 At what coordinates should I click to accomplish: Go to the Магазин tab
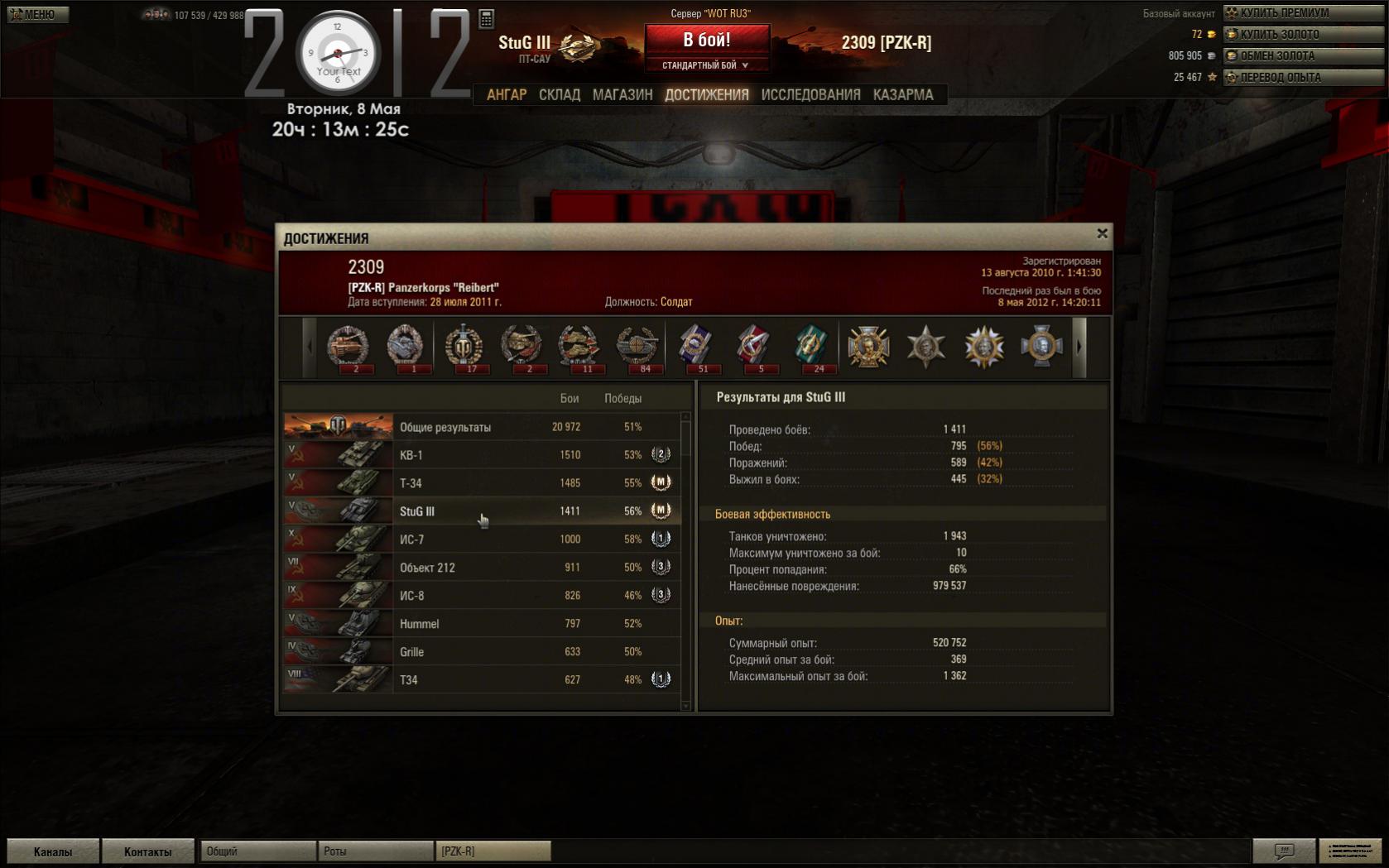pyautogui.click(x=622, y=95)
